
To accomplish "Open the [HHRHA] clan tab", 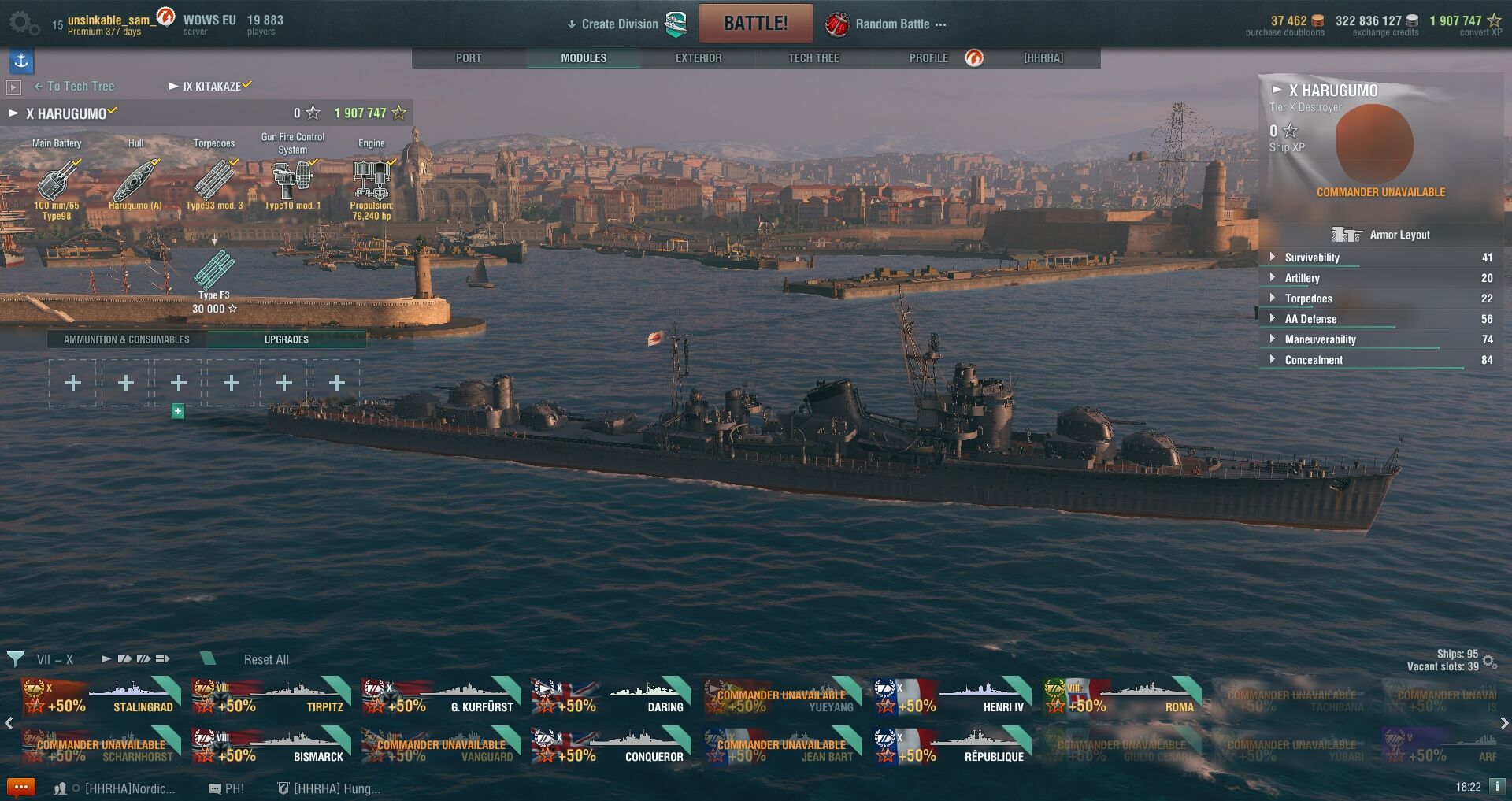I will (x=1043, y=58).
